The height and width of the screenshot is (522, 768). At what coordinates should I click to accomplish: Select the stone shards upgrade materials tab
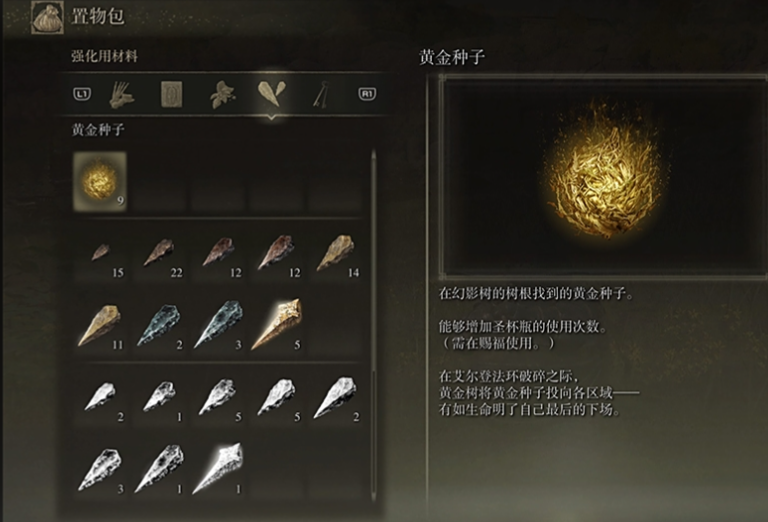pyautogui.click(x=269, y=95)
